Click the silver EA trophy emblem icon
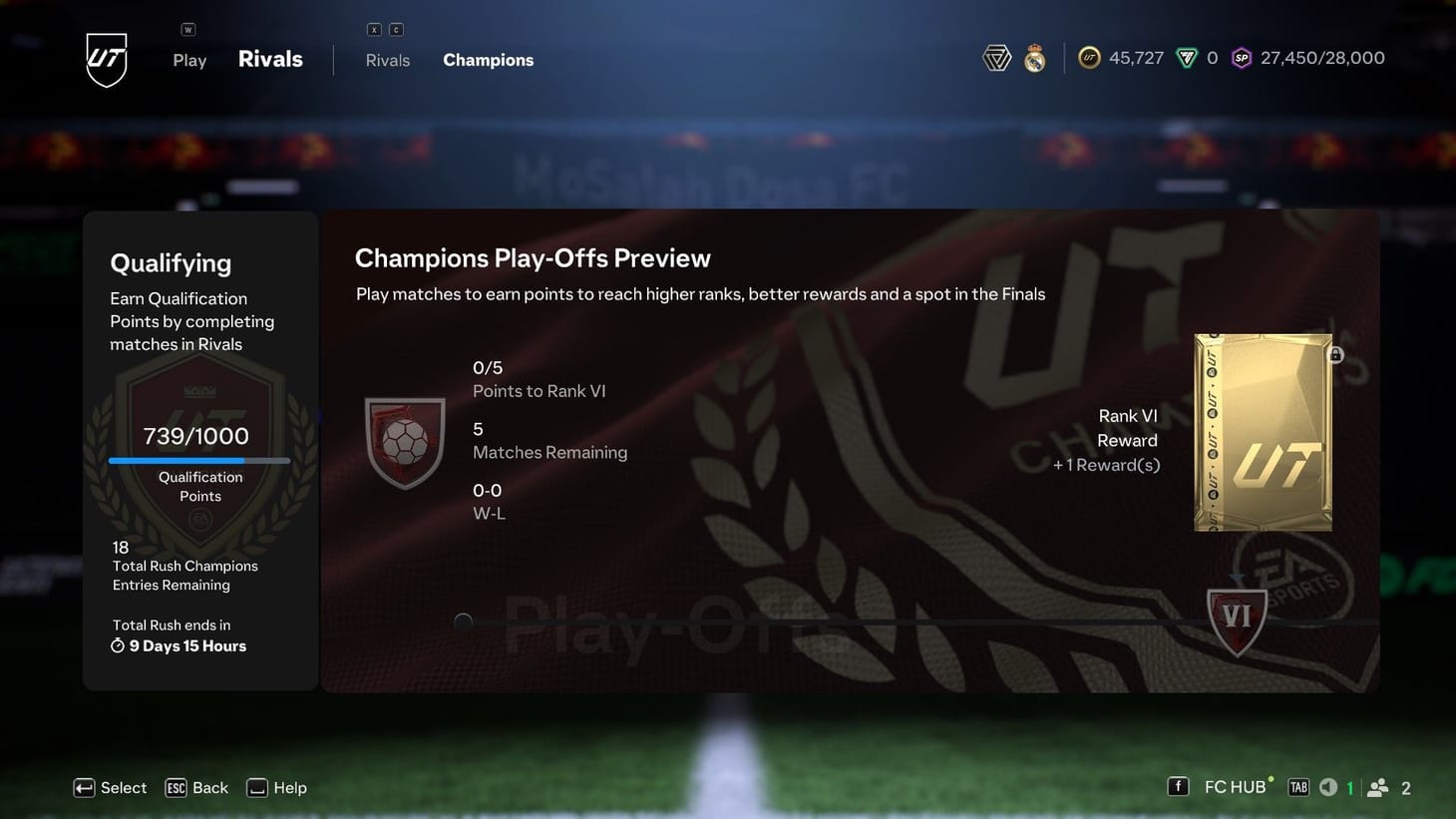1456x819 pixels. point(995,57)
